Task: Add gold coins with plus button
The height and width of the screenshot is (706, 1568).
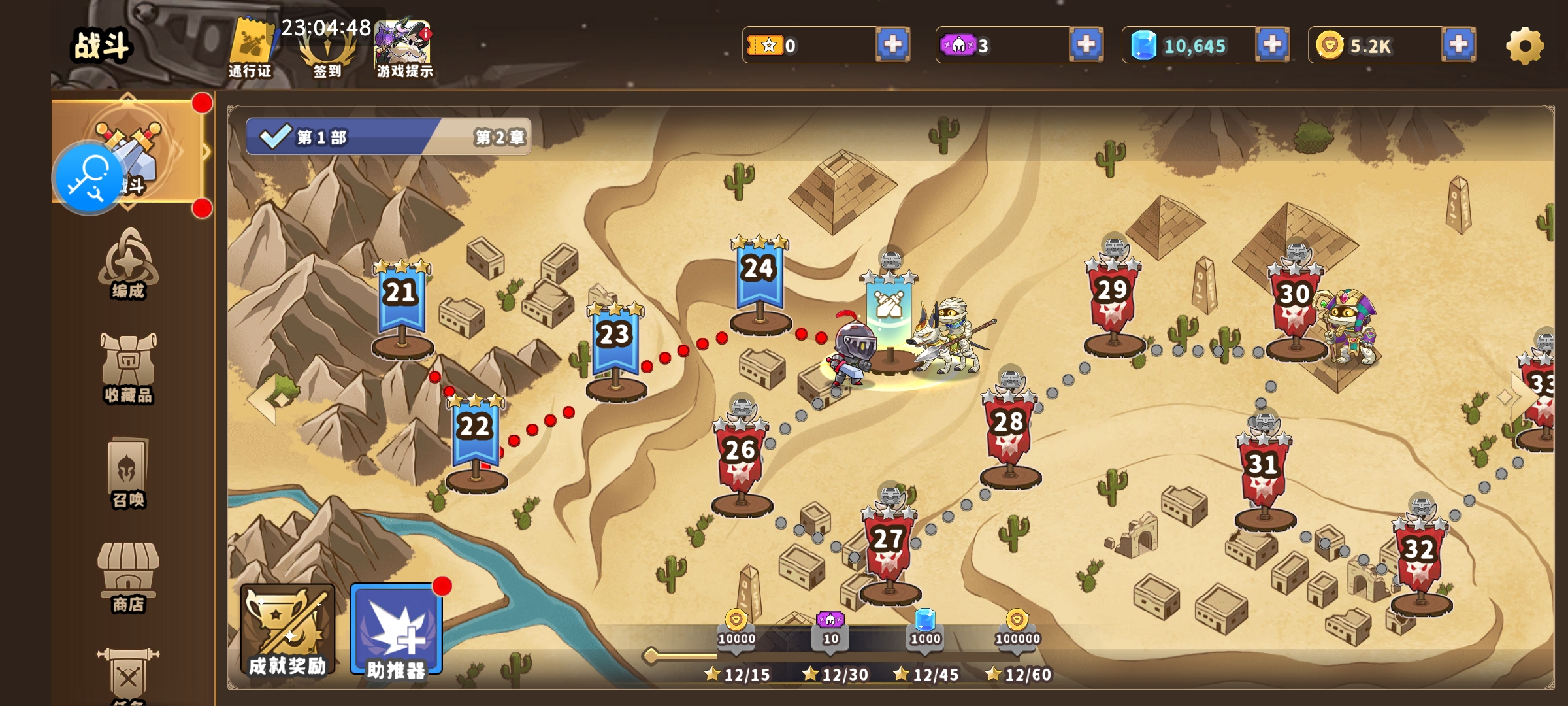Action: [1458, 45]
